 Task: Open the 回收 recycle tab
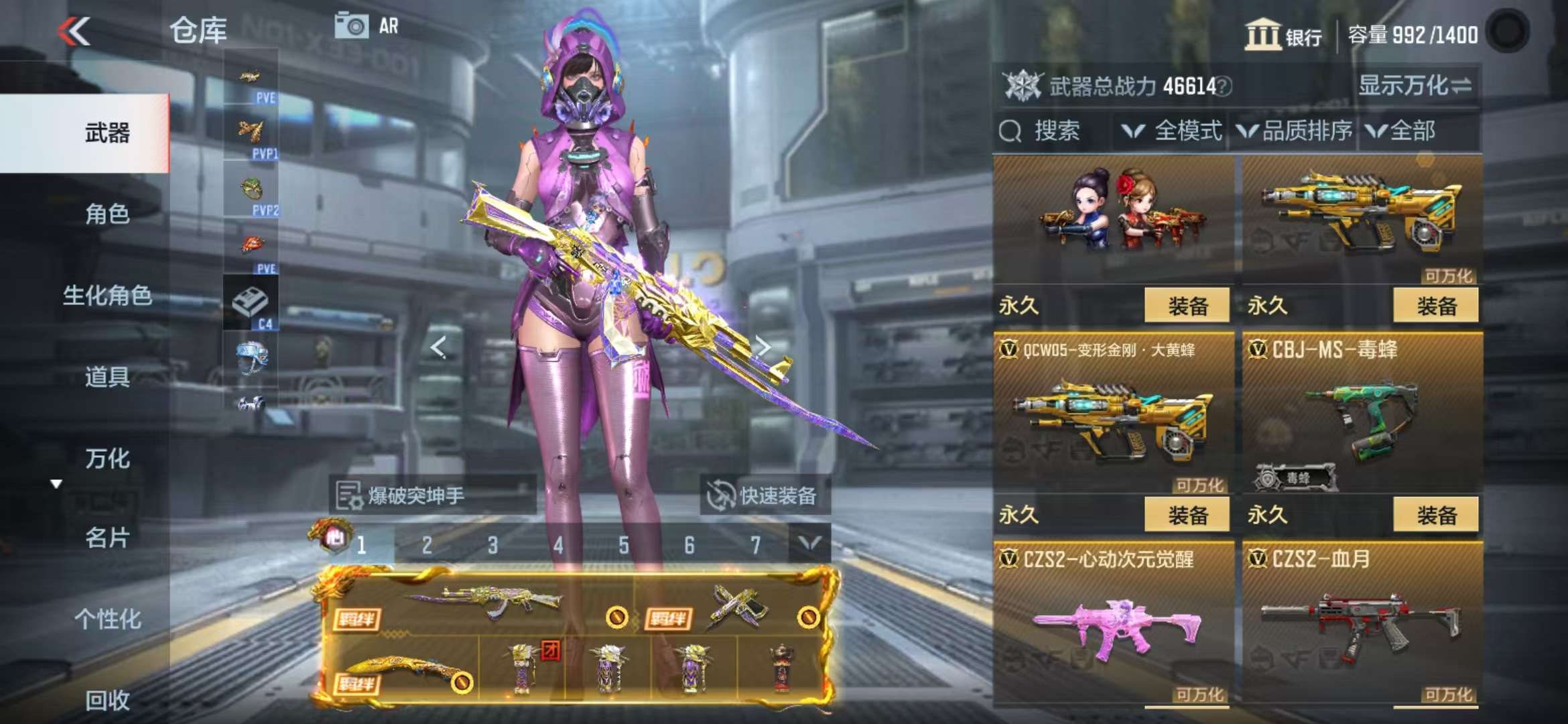pyautogui.click(x=107, y=700)
